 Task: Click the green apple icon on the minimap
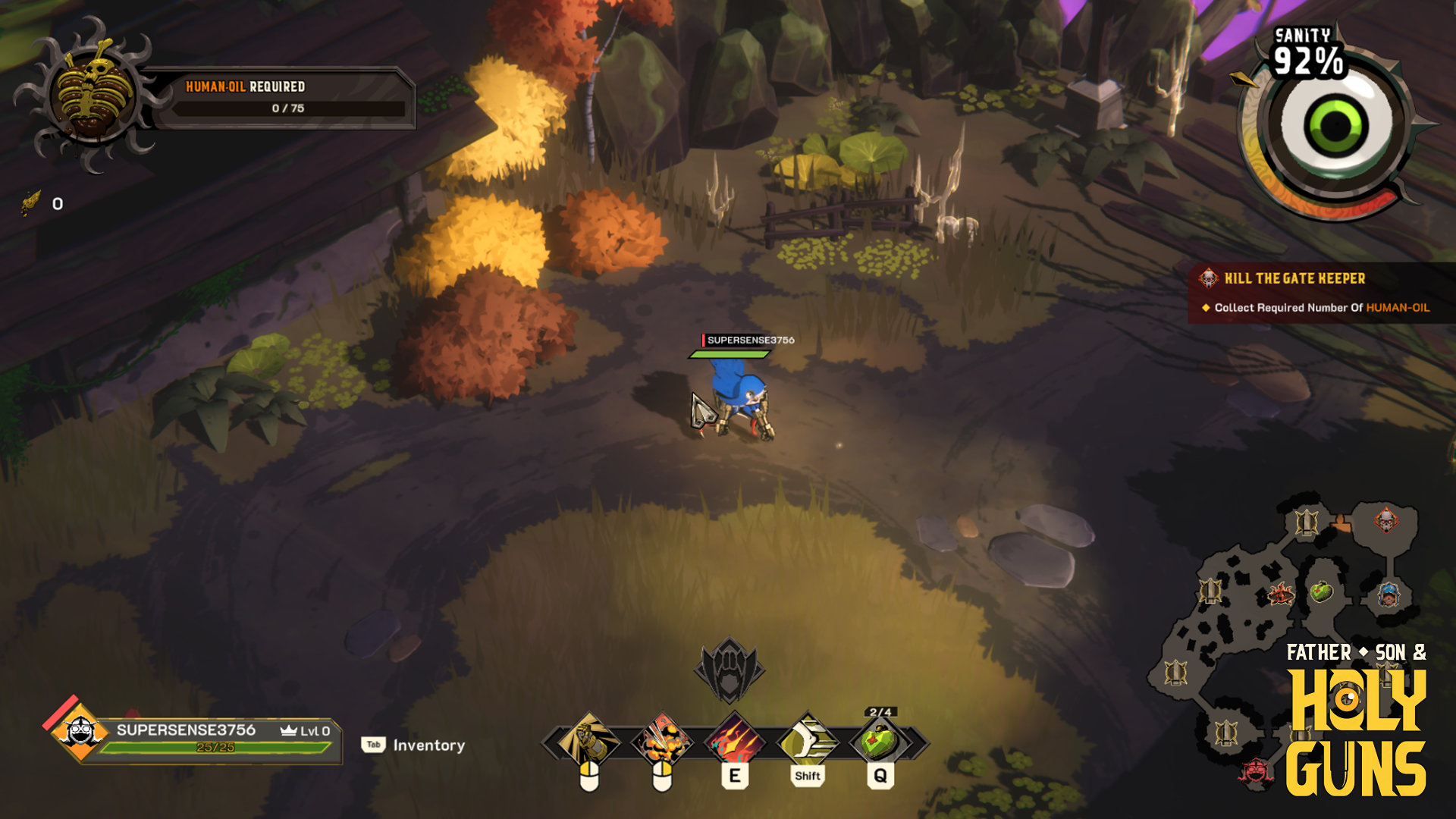(x=1320, y=592)
